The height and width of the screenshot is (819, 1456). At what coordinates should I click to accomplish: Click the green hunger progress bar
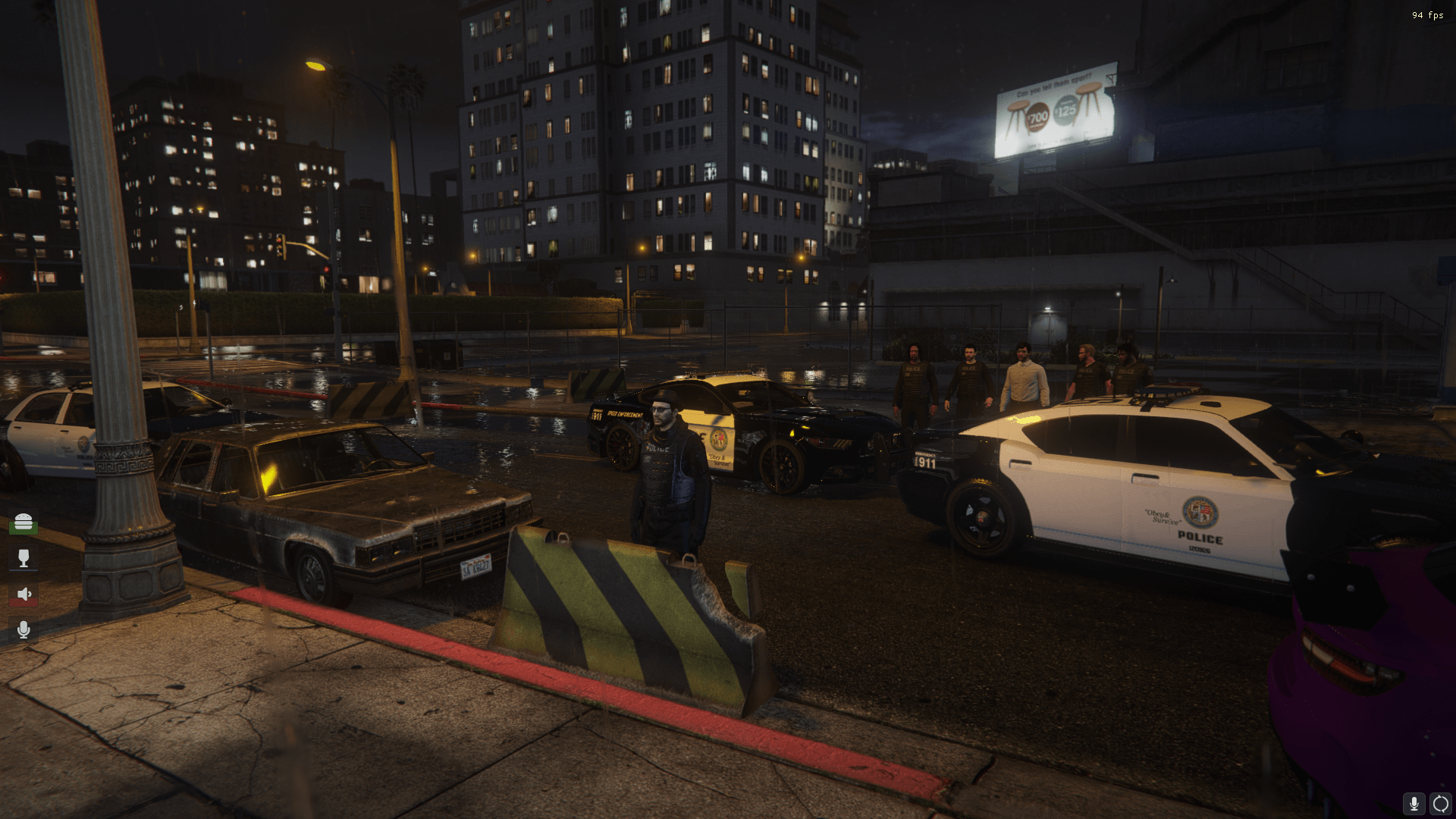click(24, 529)
